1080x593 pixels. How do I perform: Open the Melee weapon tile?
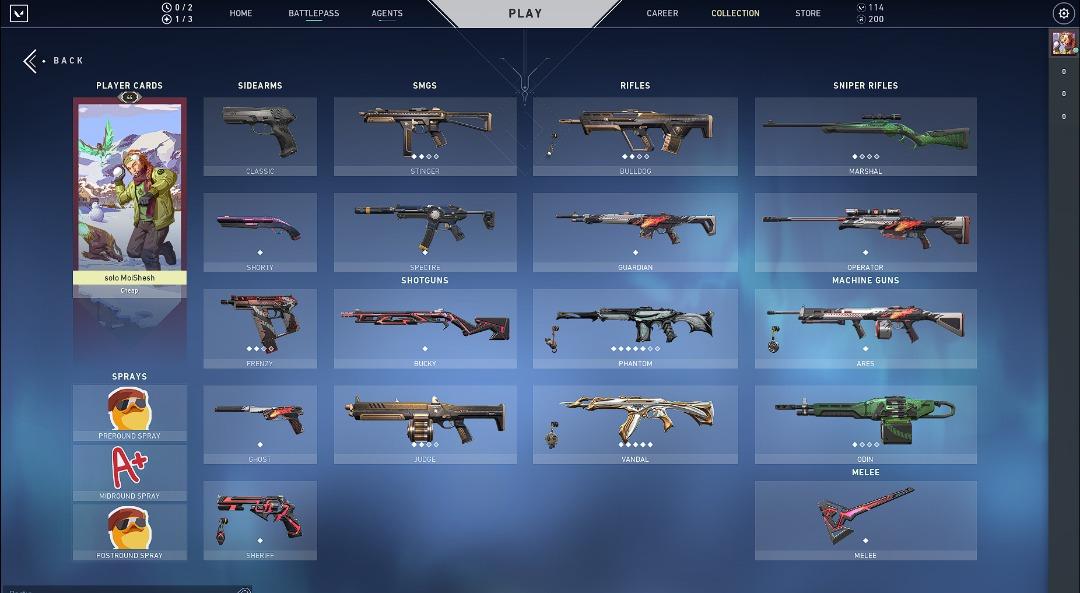tap(865, 520)
